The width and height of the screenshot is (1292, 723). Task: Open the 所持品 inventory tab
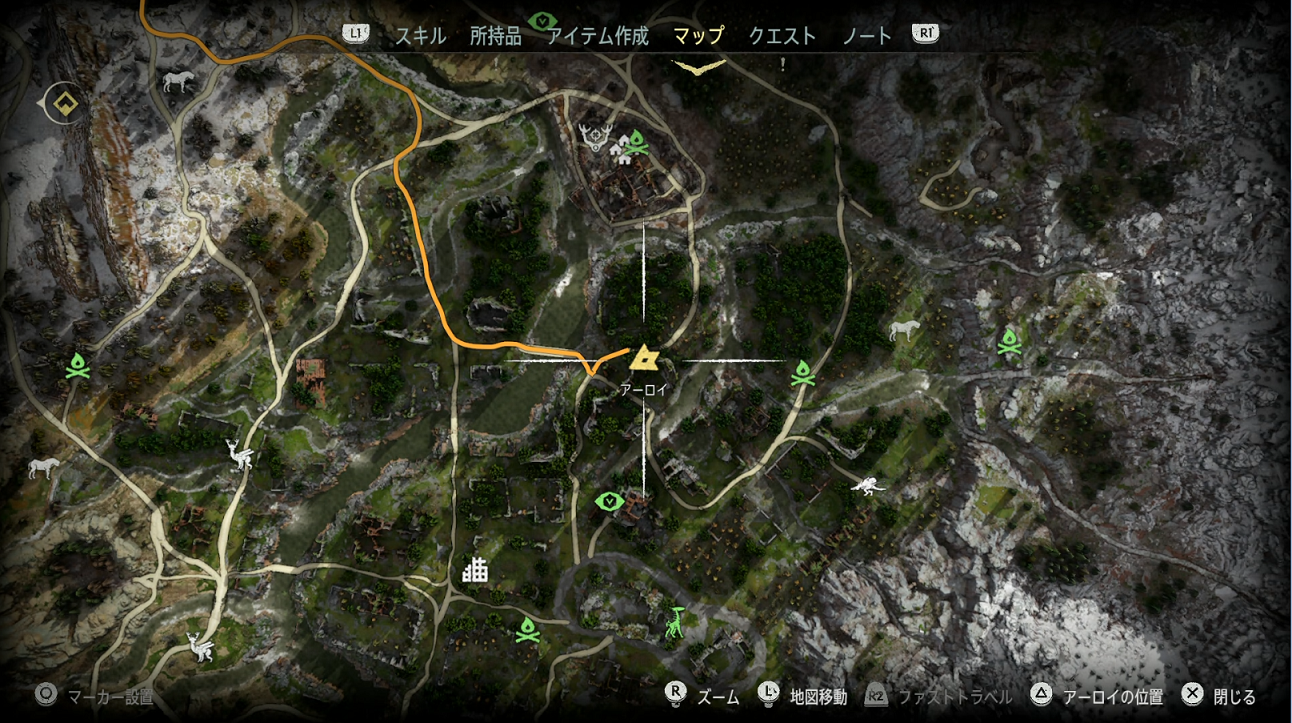tap(496, 36)
